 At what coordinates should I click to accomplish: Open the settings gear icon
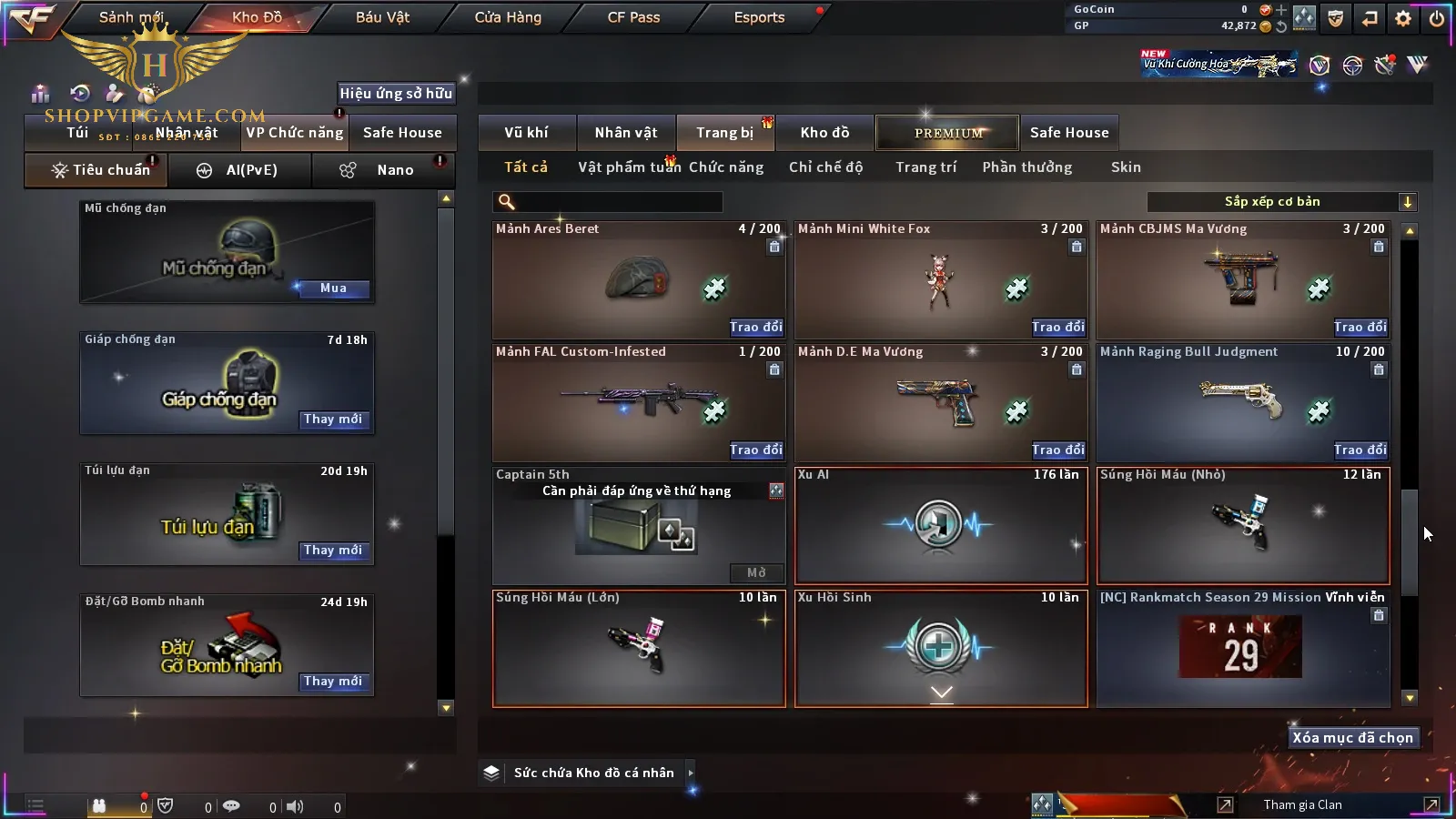(x=1403, y=18)
